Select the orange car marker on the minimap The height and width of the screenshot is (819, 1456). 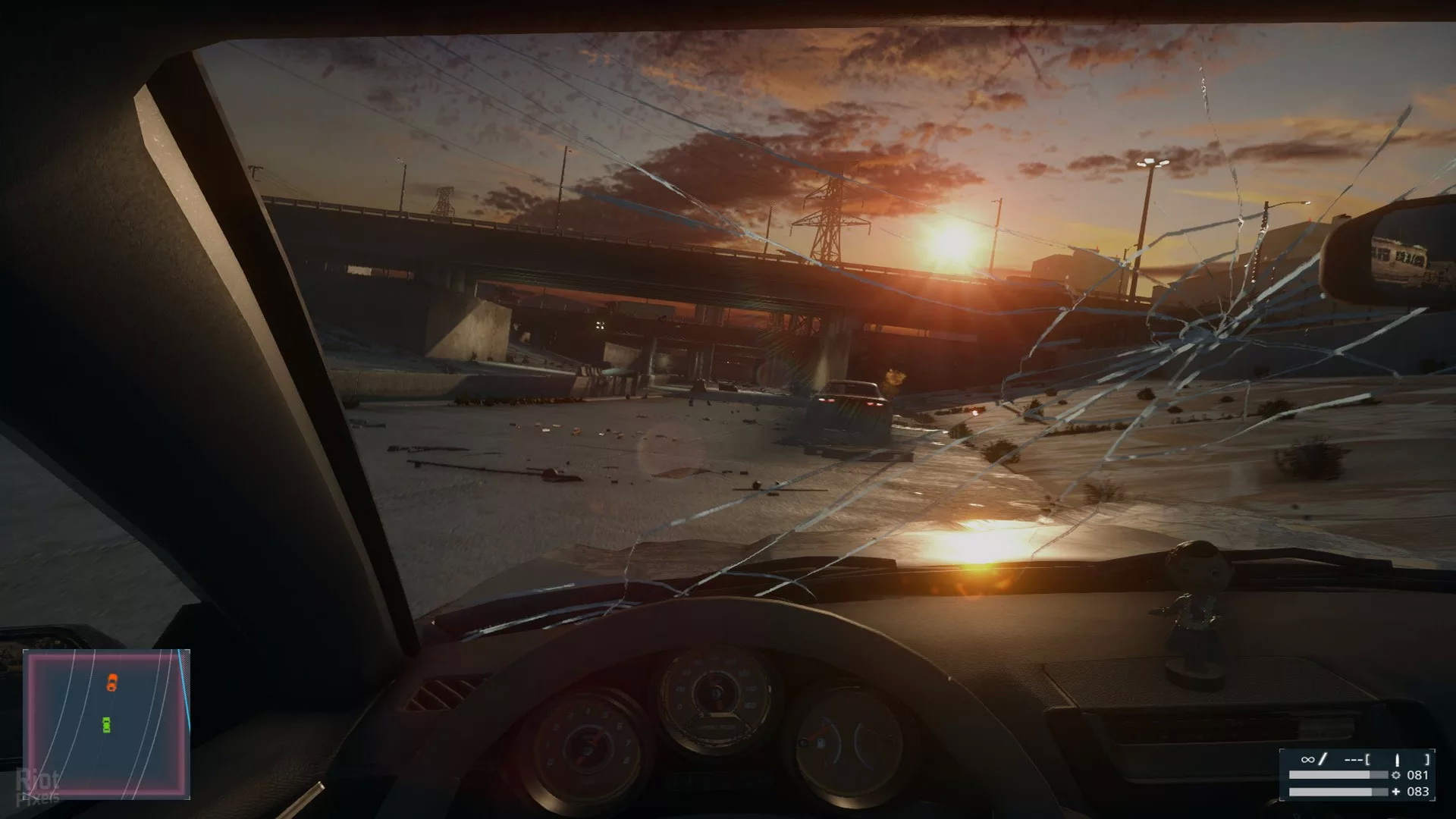(112, 682)
